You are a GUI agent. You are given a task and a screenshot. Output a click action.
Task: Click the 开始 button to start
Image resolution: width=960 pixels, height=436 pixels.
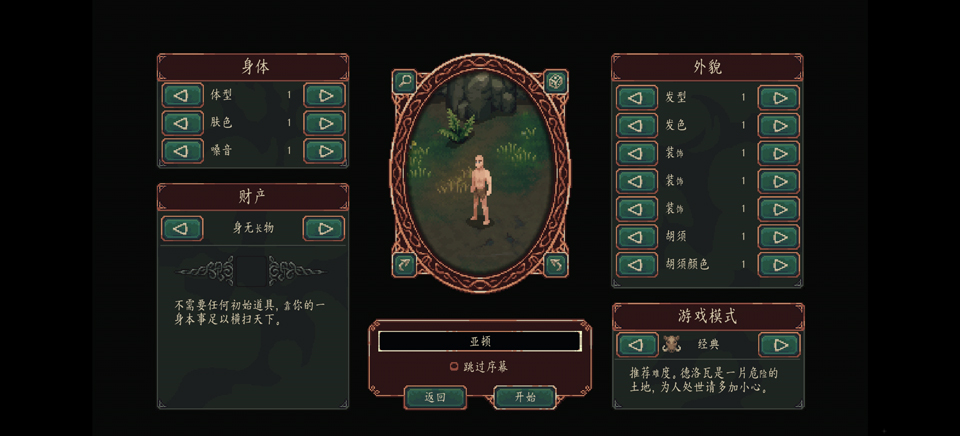[x=525, y=397]
